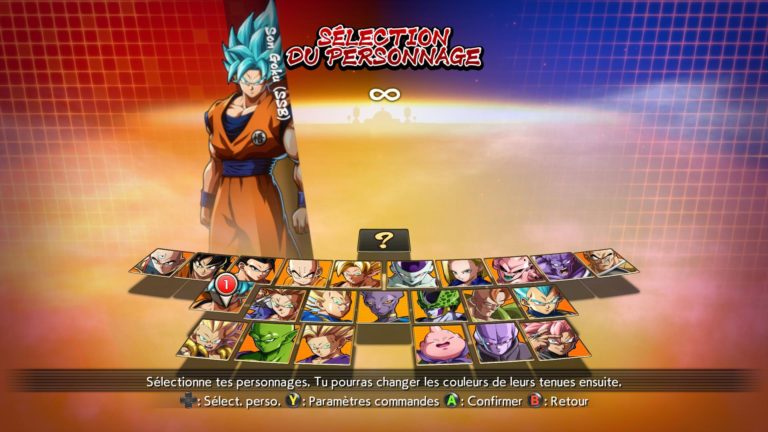Pick Android 16's portrait tile

pyautogui.click(x=492, y=302)
